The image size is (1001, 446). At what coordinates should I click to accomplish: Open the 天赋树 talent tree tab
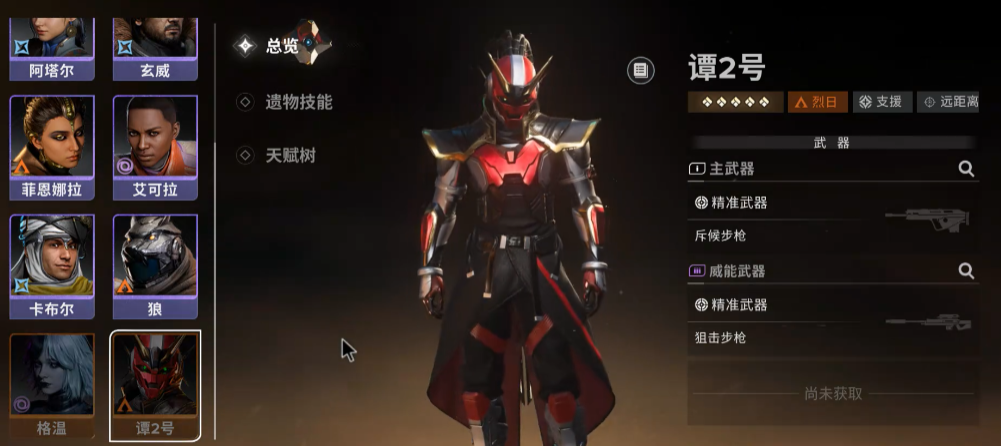[290, 155]
